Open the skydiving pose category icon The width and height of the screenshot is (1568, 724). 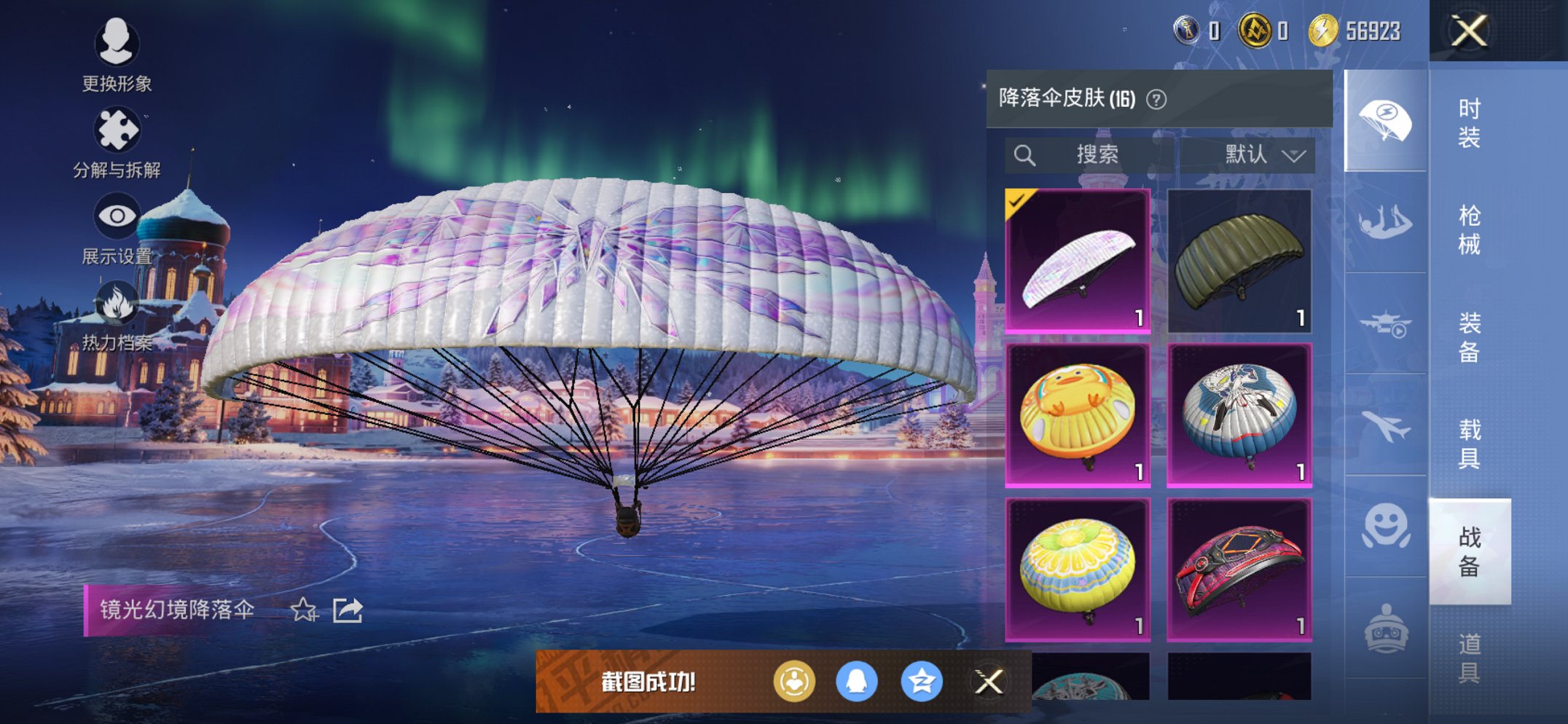1383,219
